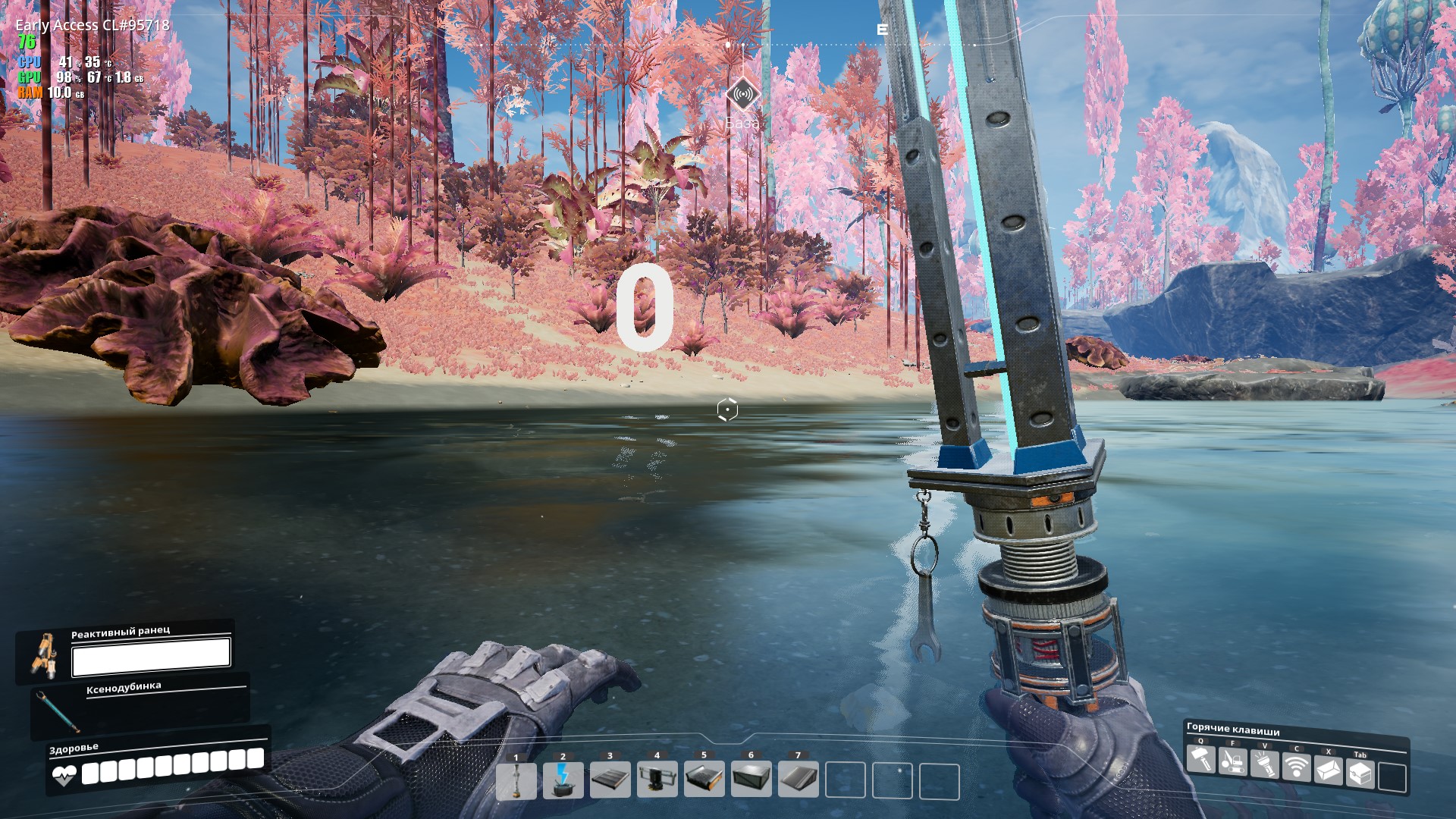Open the inventory chest icon
This screenshot has width=1456, height=819.
click(1360, 774)
